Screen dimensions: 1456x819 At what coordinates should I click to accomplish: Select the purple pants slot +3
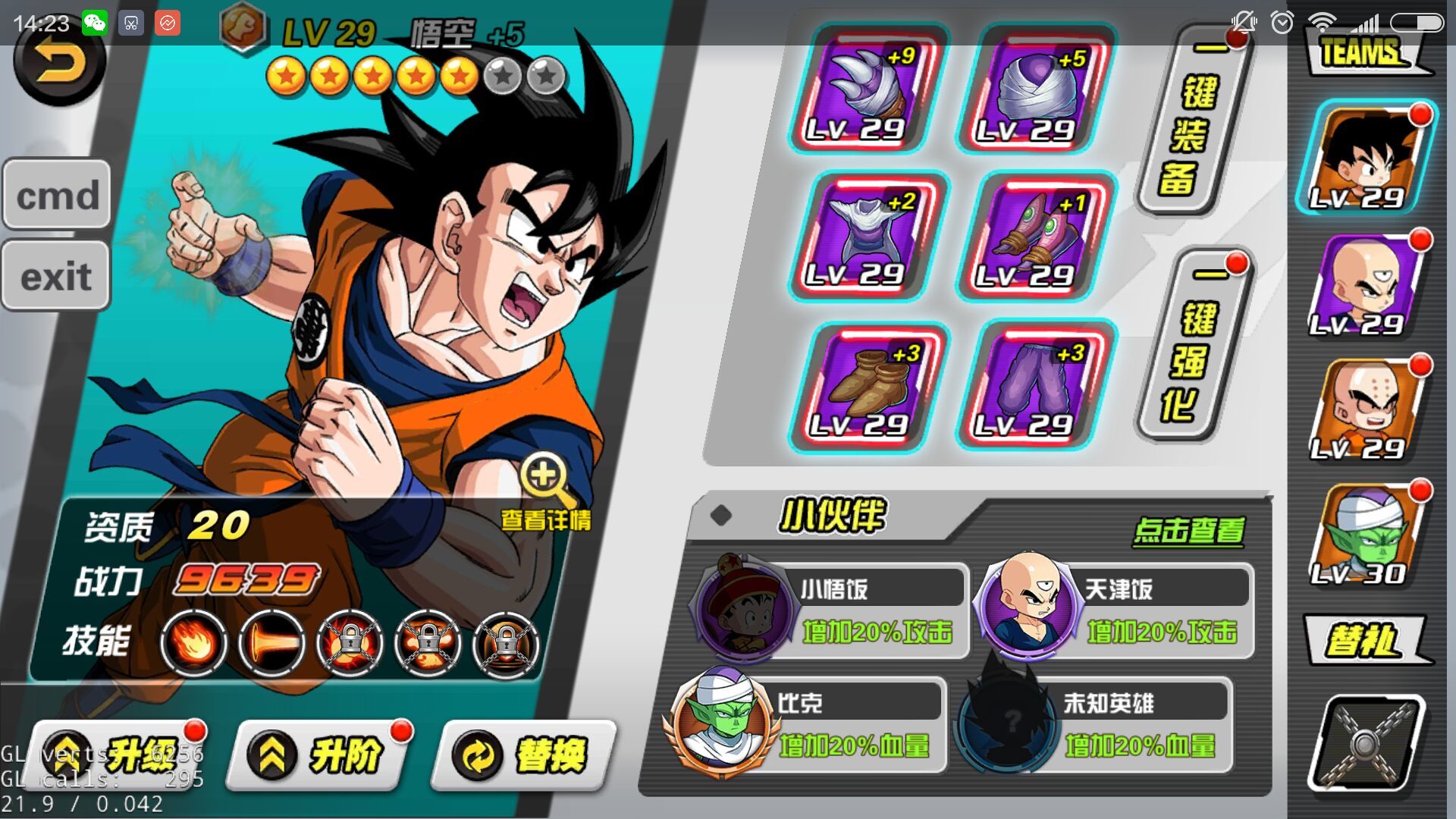(x=1035, y=387)
